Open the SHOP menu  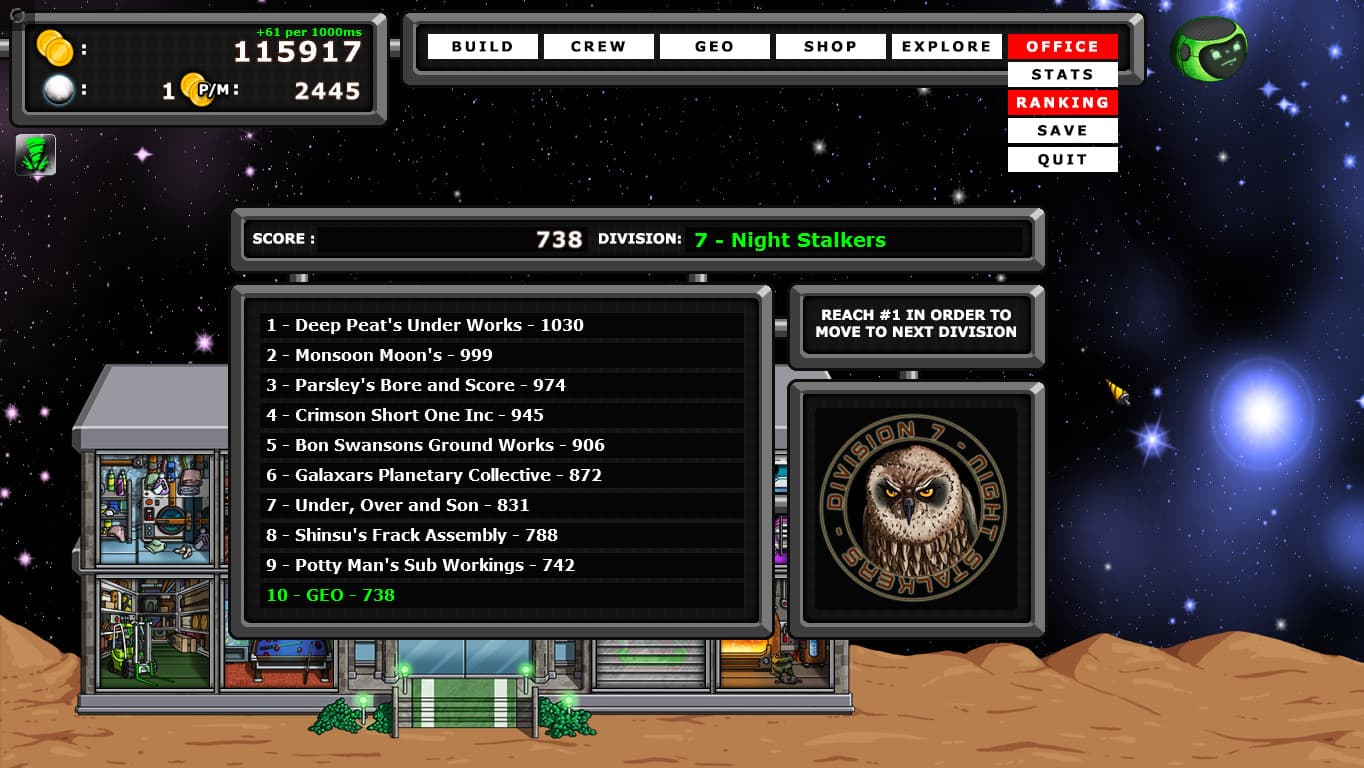point(830,45)
